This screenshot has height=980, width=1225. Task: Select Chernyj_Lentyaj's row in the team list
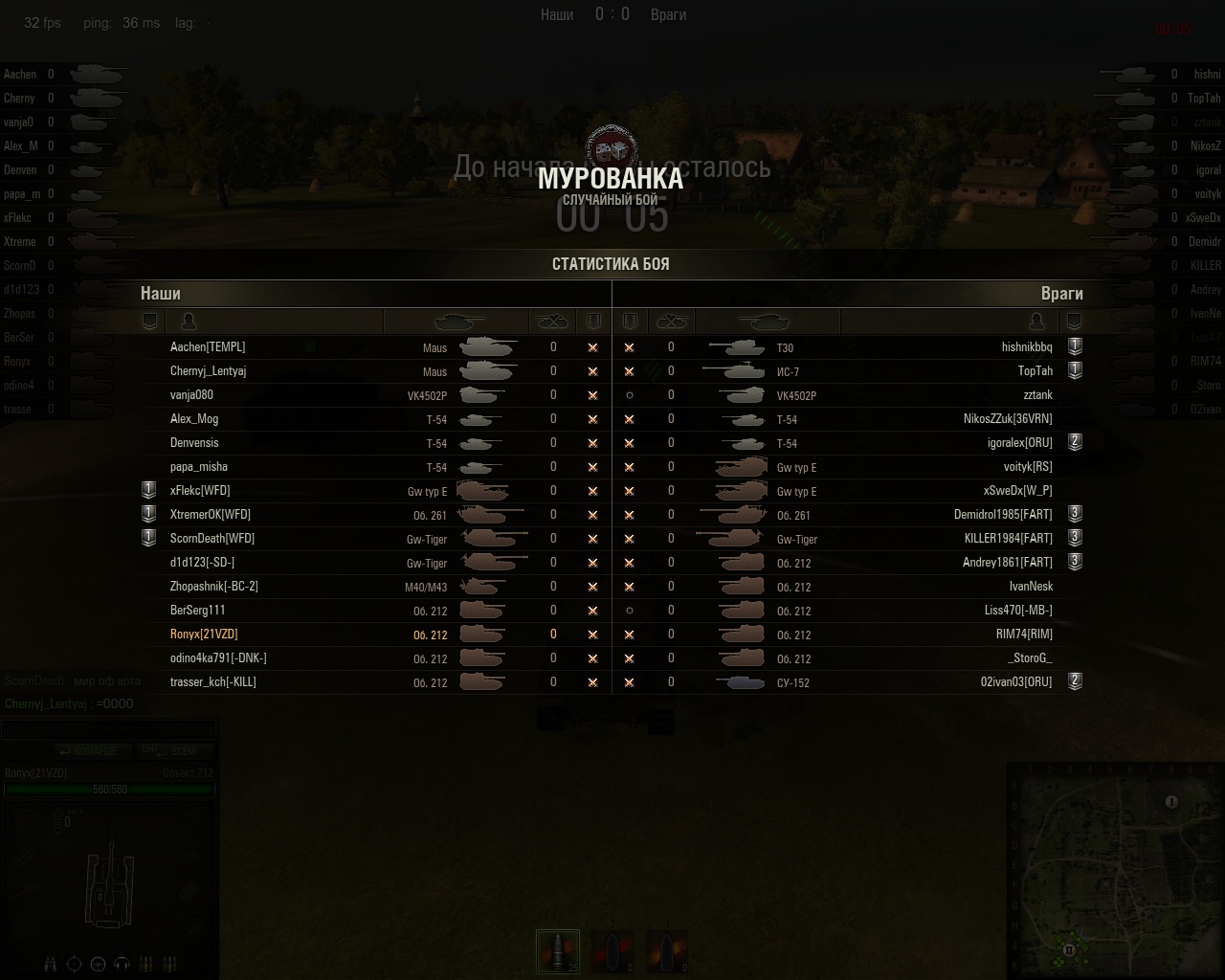pyautogui.click(x=209, y=371)
